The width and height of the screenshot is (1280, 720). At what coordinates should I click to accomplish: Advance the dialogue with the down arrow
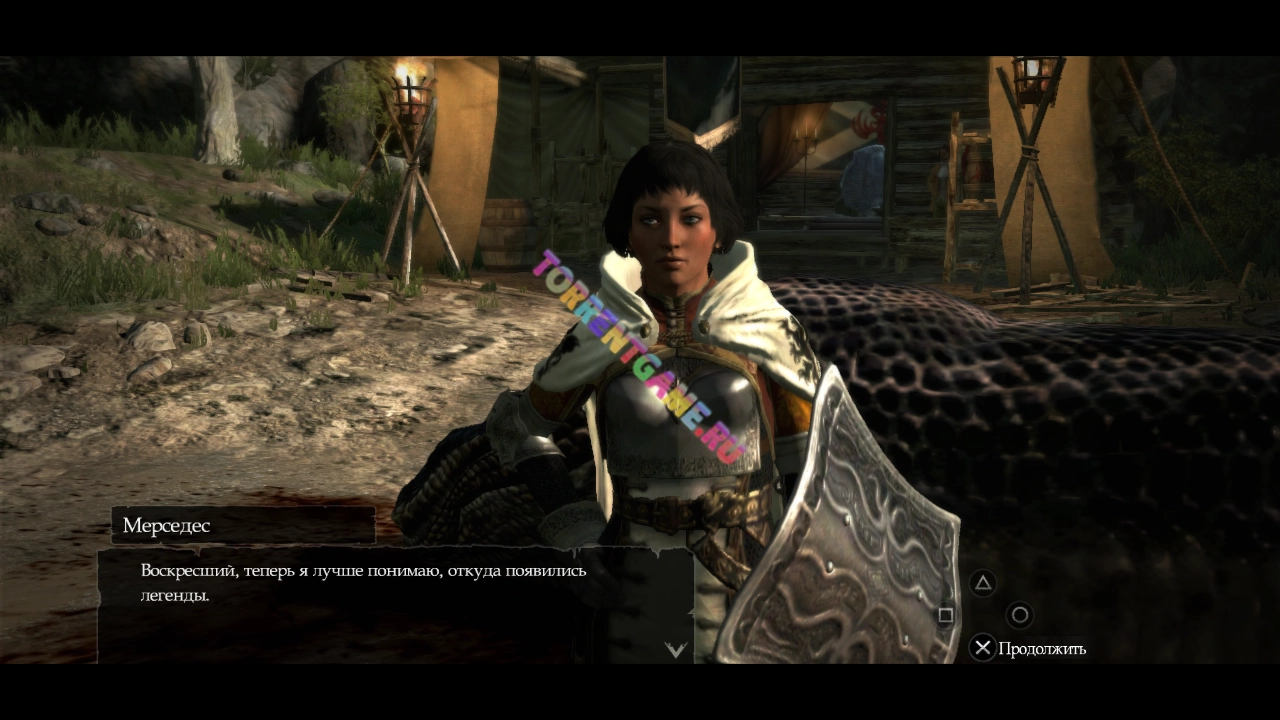676,650
